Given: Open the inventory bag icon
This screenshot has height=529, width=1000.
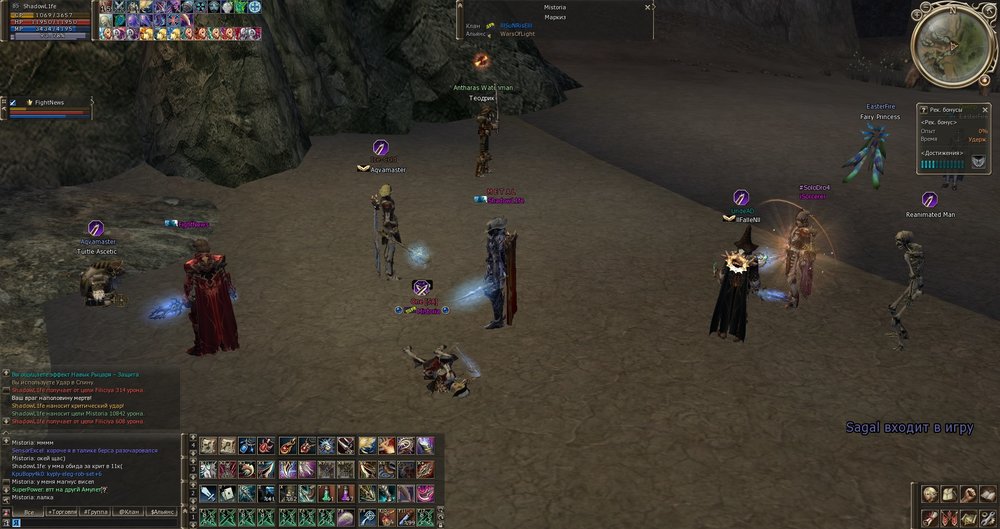Looking at the screenshot, I should tap(949, 493).
